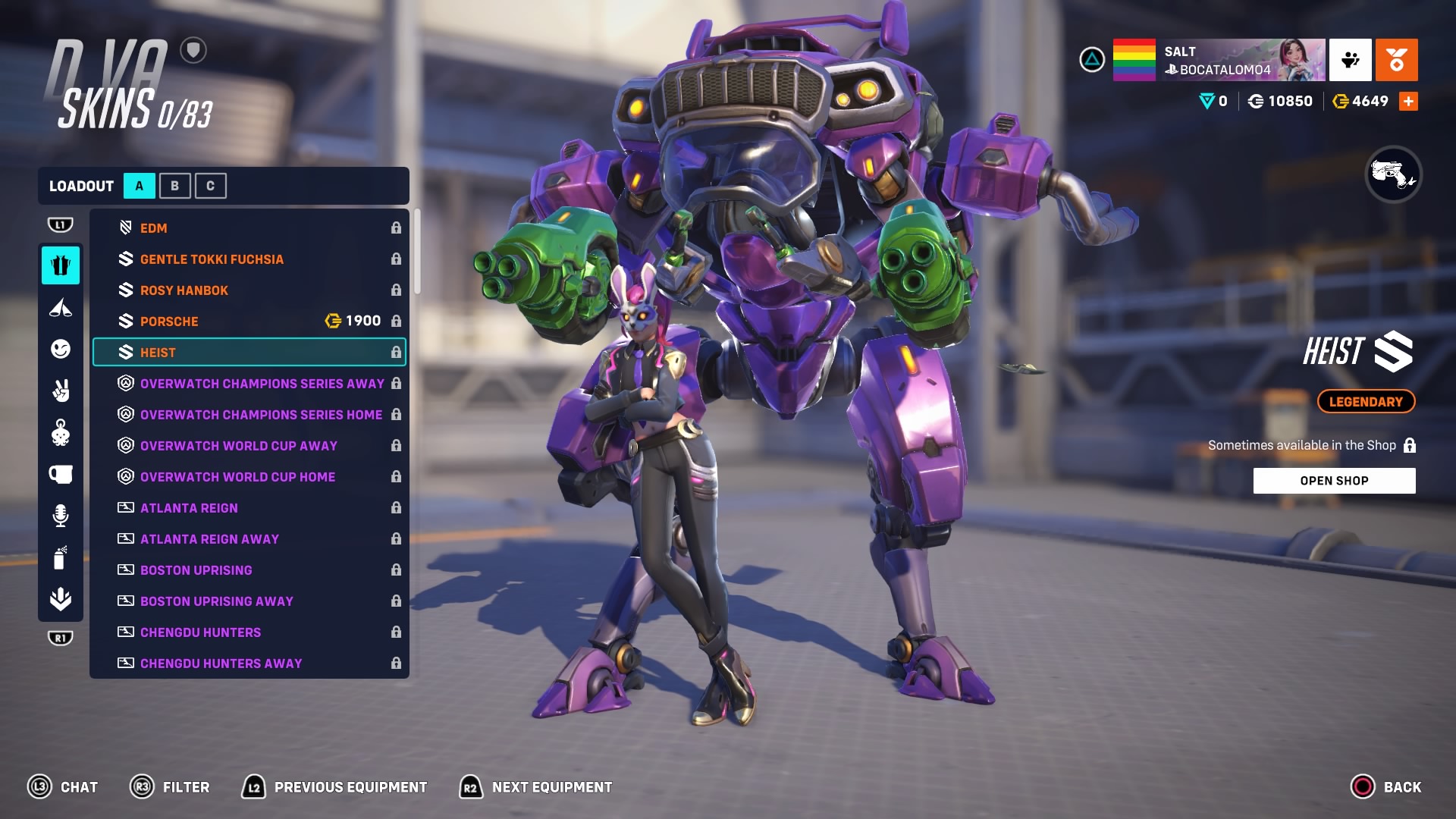
Task: Click the plus button to buy coins
Action: point(1408,102)
